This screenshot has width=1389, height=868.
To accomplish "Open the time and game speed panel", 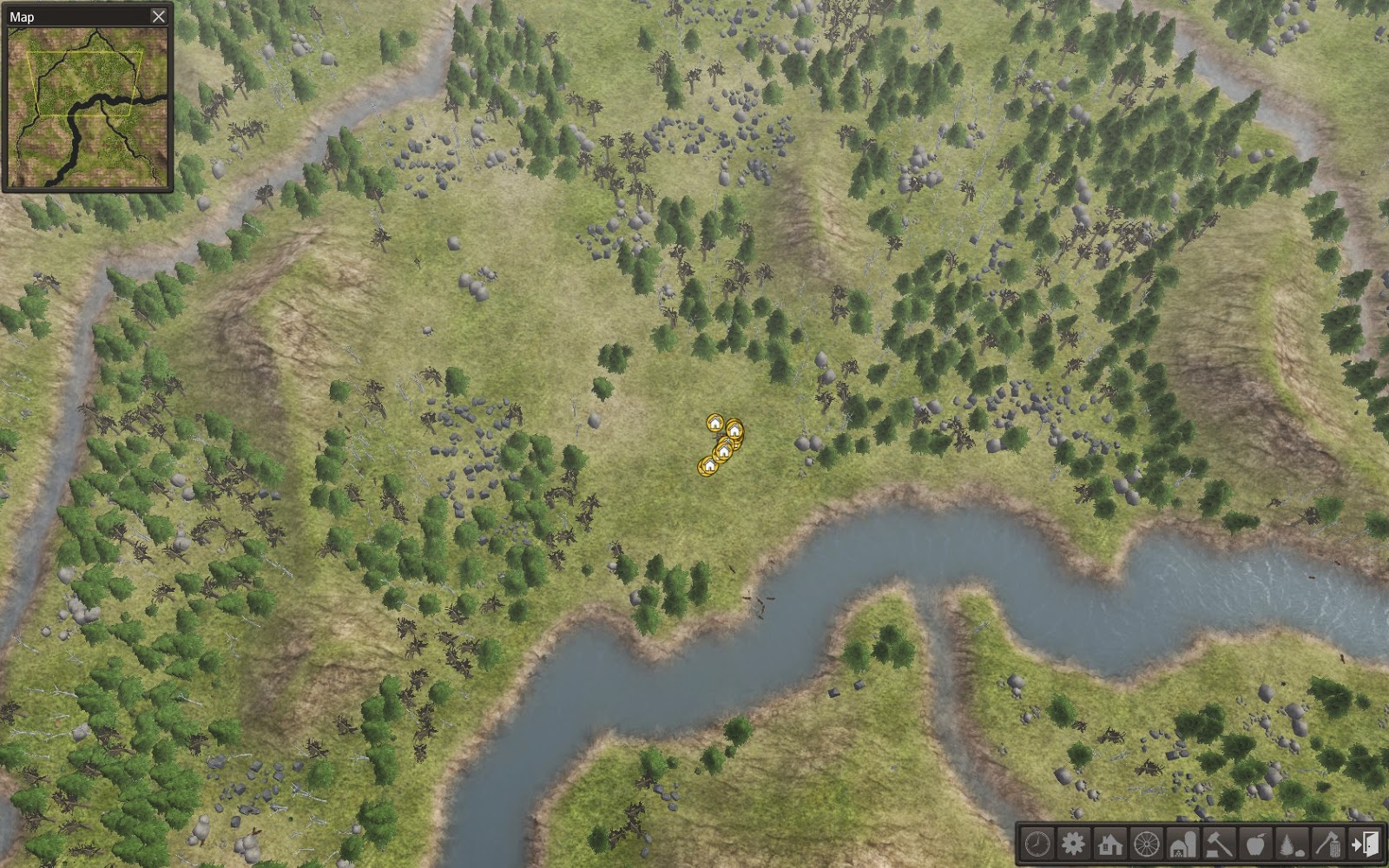I will click(1036, 844).
